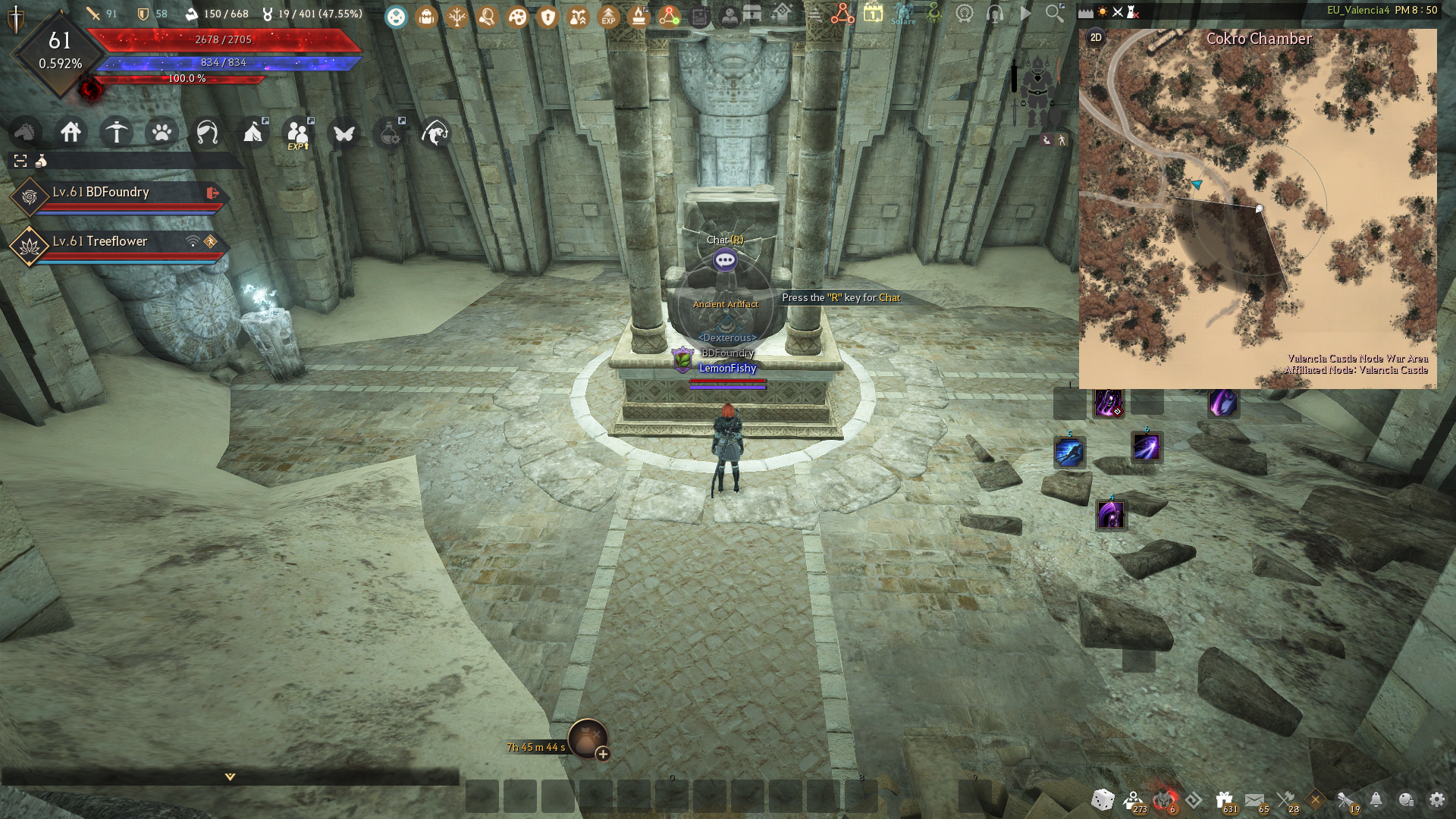Image resolution: width=1456 pixels, height=819 pixels.
Task: Open the gift box with 631 items
Action: pos(1224,800)
